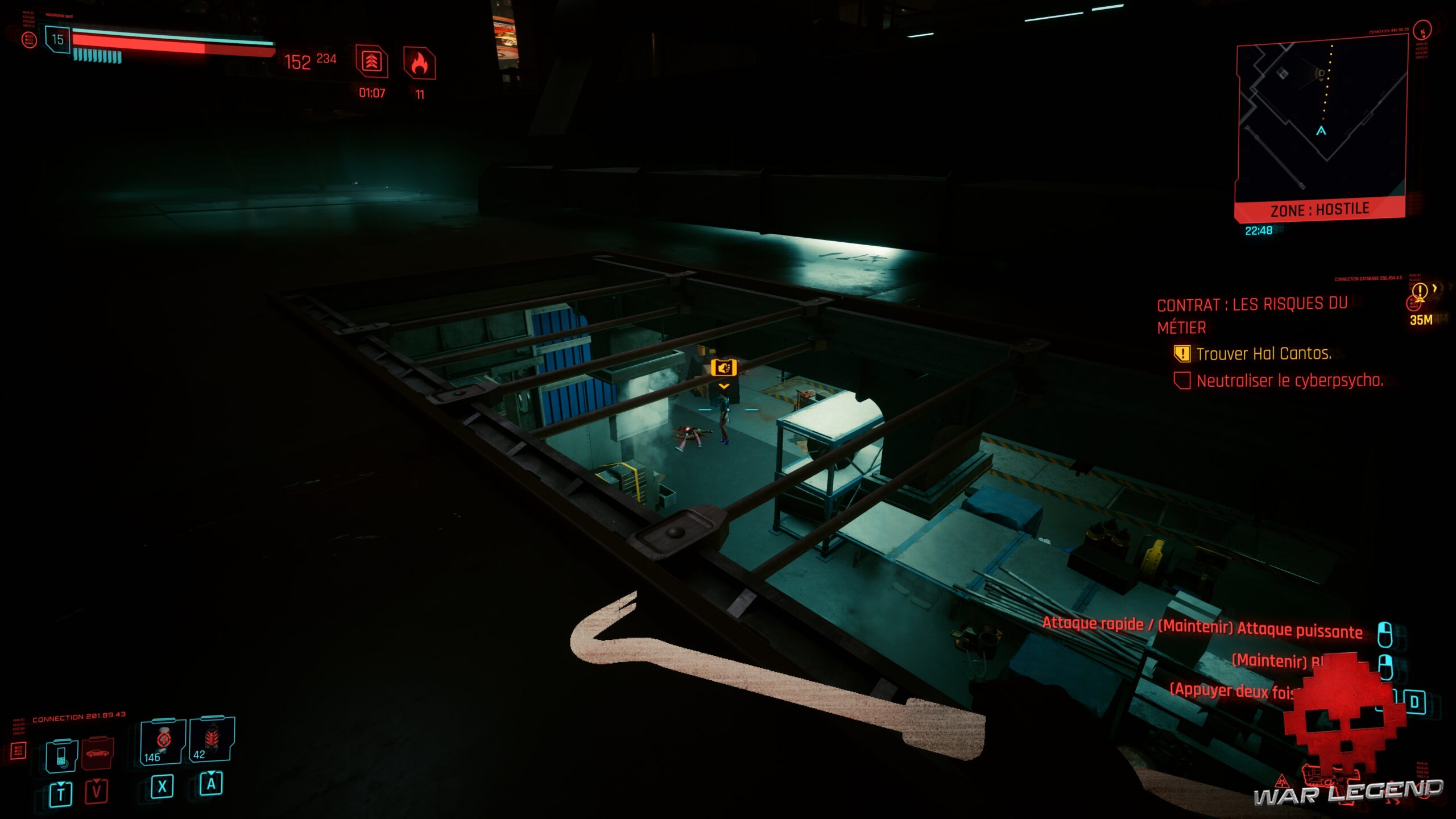Open the vehicle call icon

[x=98, y=754]
